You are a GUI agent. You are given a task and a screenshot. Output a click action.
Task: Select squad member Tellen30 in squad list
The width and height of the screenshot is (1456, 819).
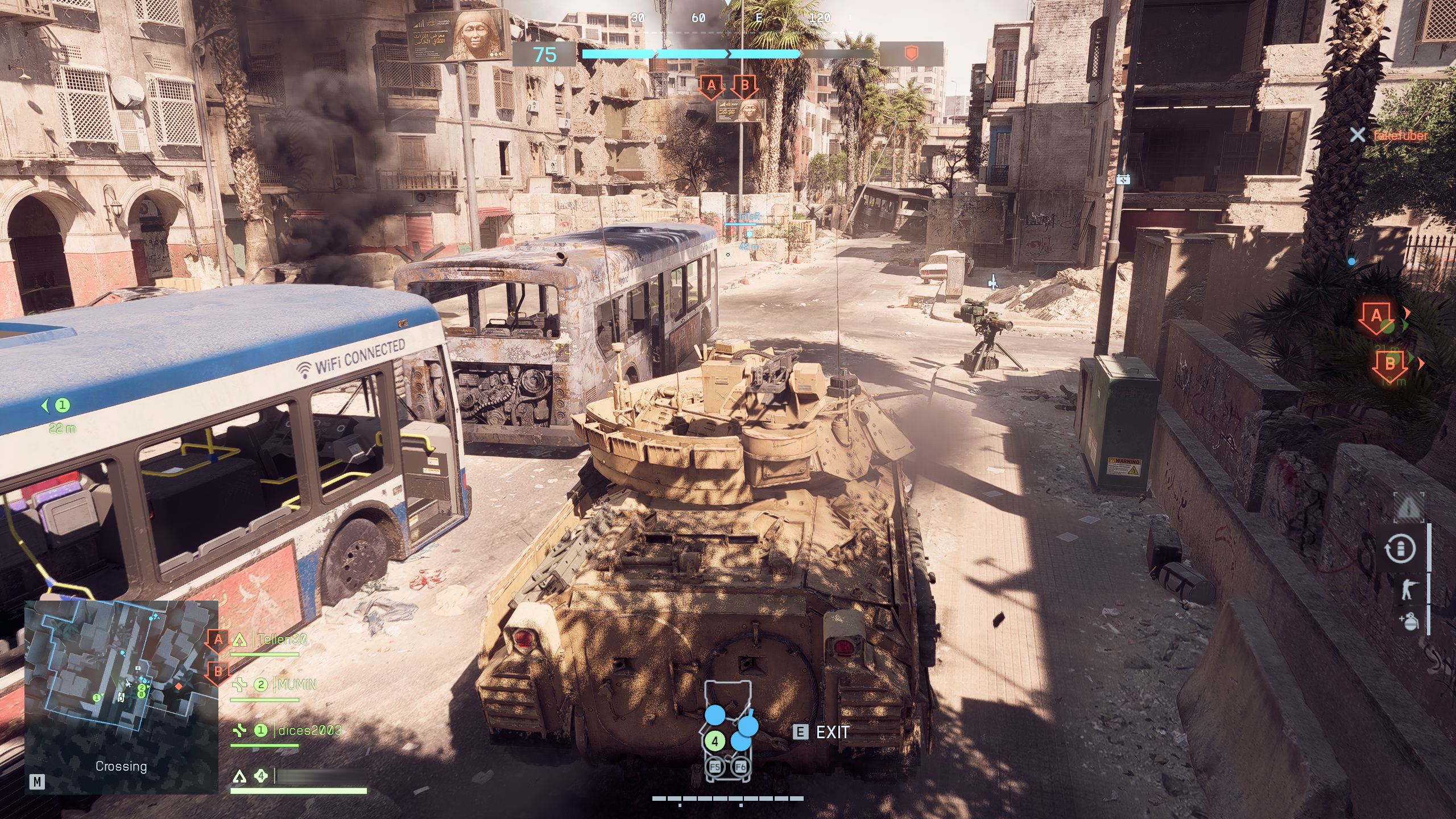(282, 639)
